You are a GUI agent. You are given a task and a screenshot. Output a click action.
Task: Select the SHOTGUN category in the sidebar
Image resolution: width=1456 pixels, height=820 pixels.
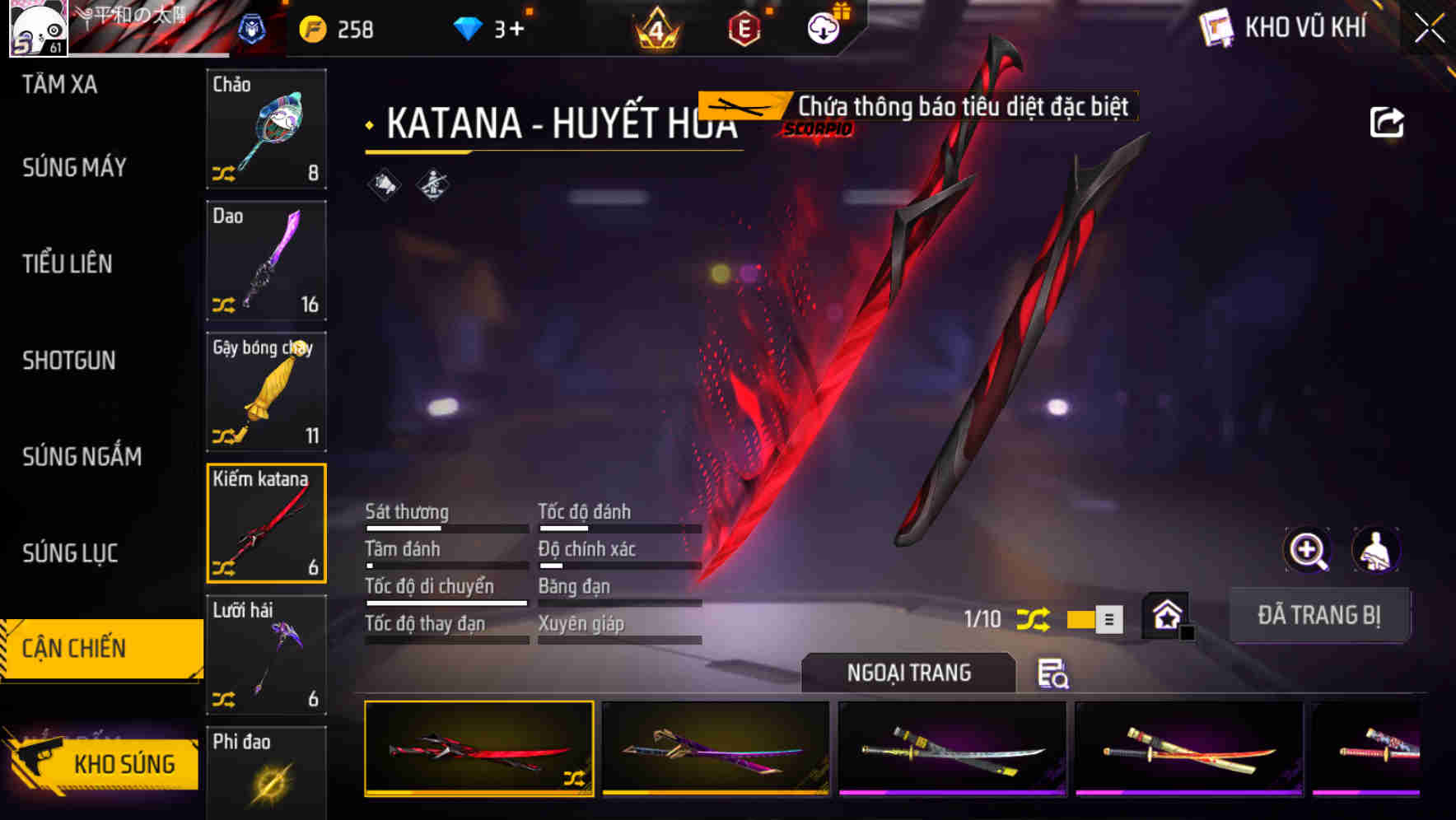pos(69,361)
